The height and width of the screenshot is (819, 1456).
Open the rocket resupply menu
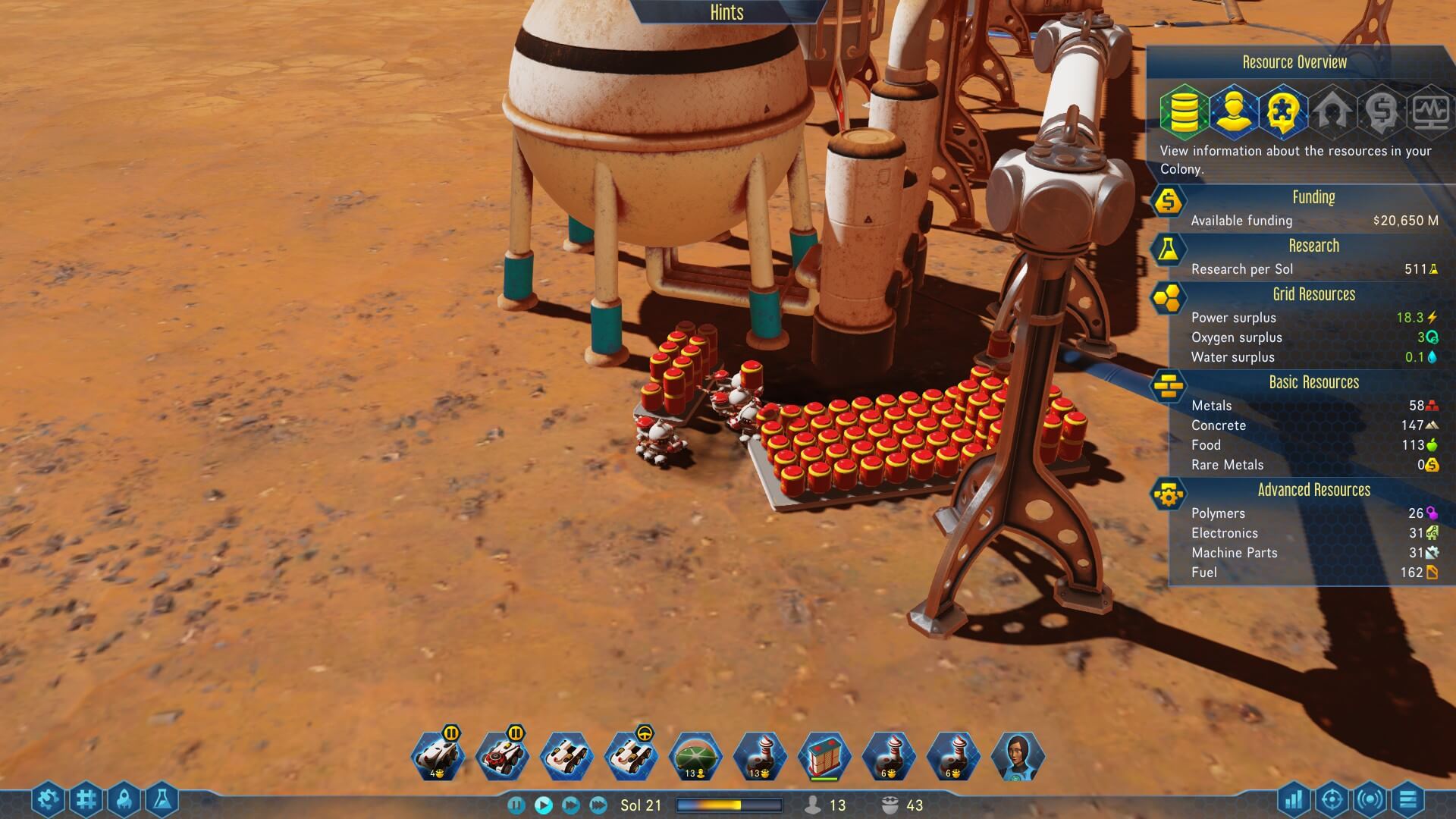(x=124, y=799)
